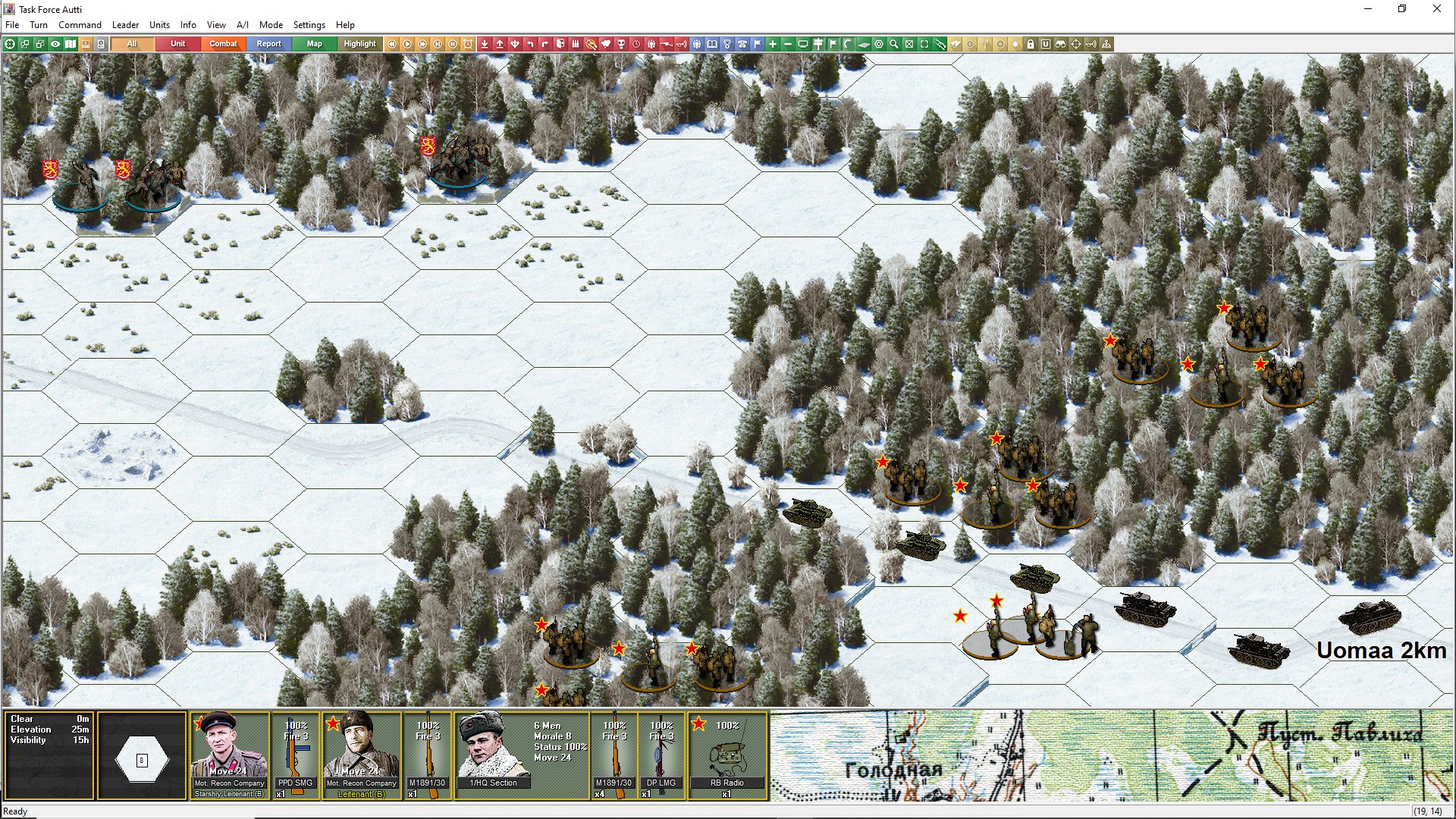Image resolution: width=1456 pixels, height=819 pixels.
Task: Select the 1/HQ Section unit card
Action: pyautogui.click(x=493, y=755)
